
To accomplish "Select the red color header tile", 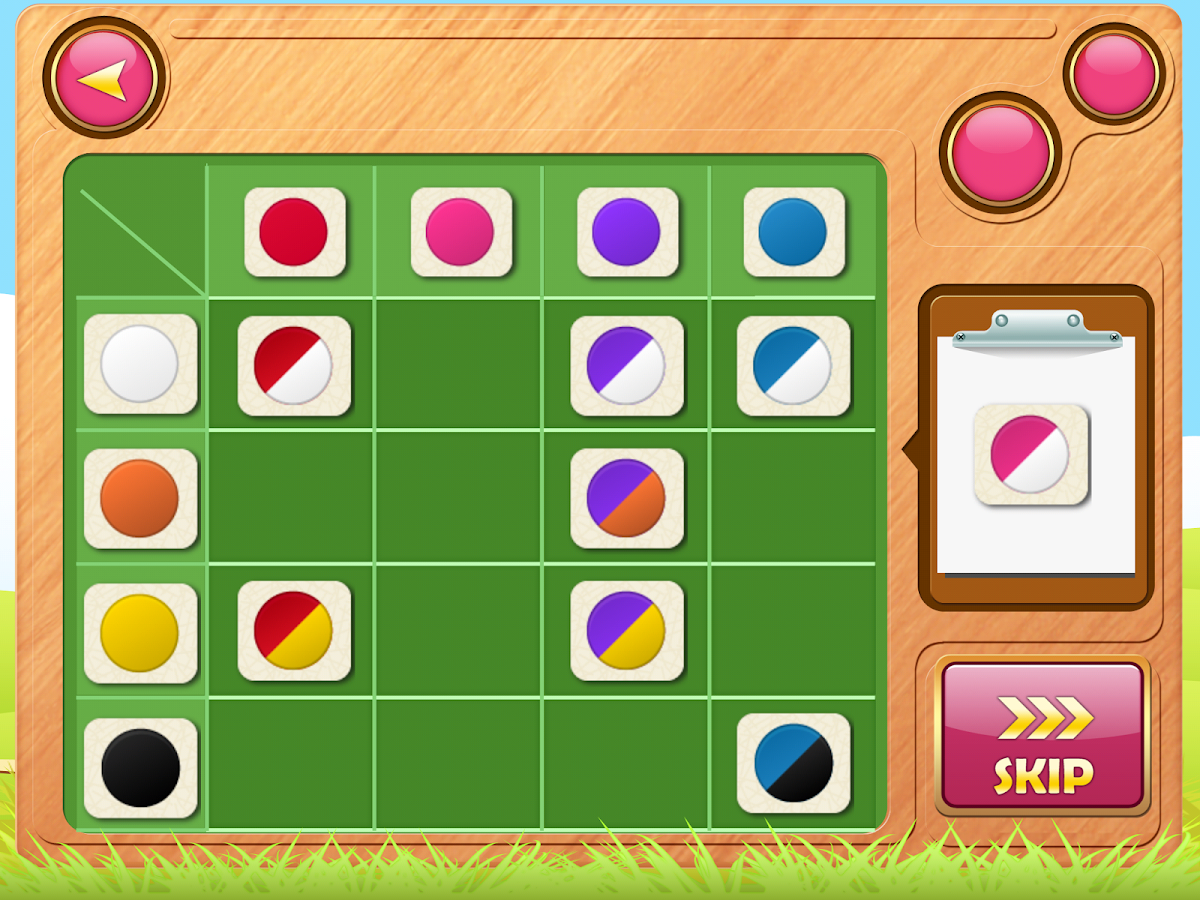I will pyautogui.click(x=294, y=232).
